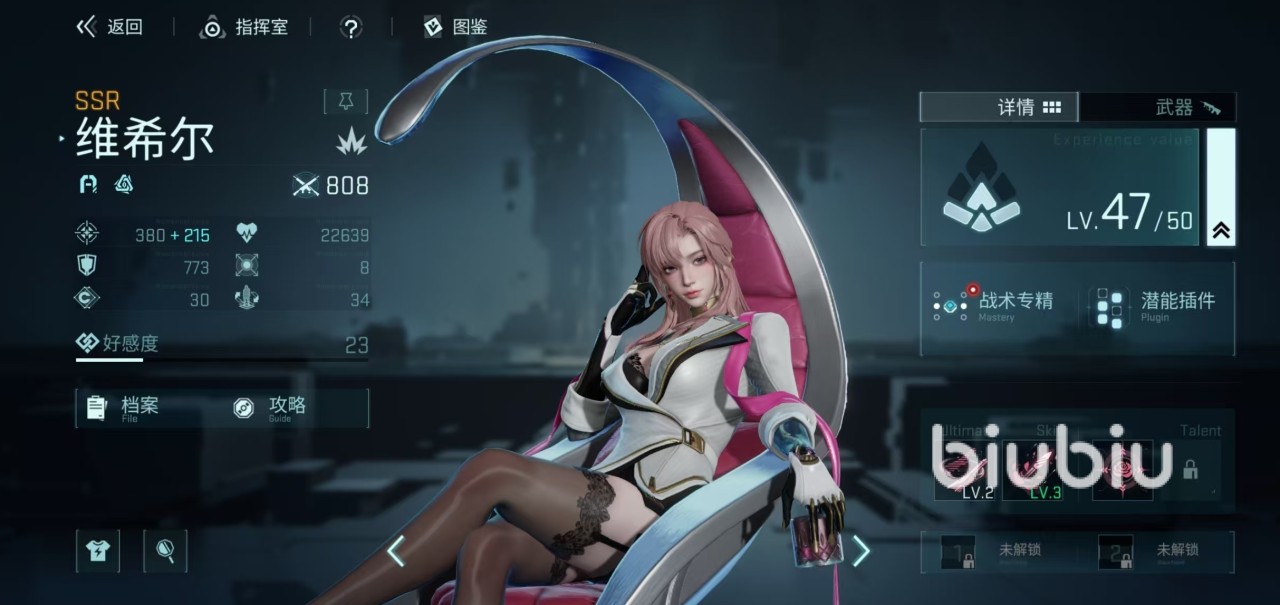
Task: Click the magnifying glass inspect button
Action: coord(165,550)
